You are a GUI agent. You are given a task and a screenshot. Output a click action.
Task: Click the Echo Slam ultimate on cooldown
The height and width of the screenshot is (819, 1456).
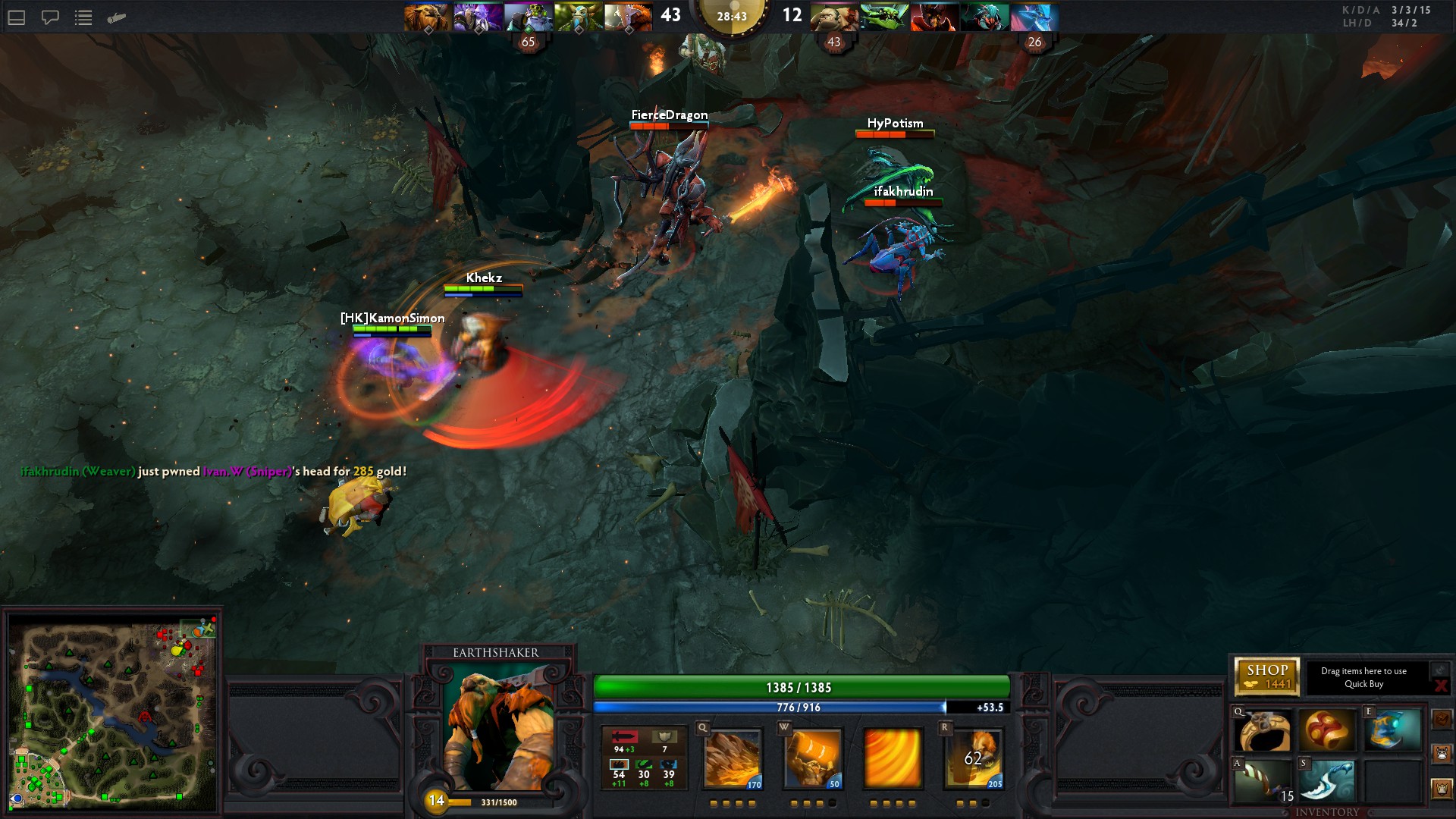point(974,758)
